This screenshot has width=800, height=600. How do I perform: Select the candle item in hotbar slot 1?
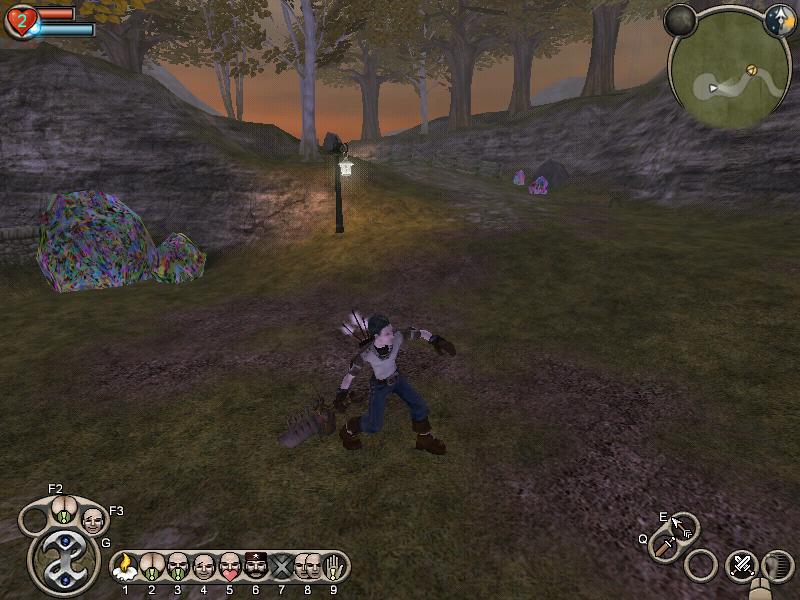pyautogui.click(x=125, y=567)
